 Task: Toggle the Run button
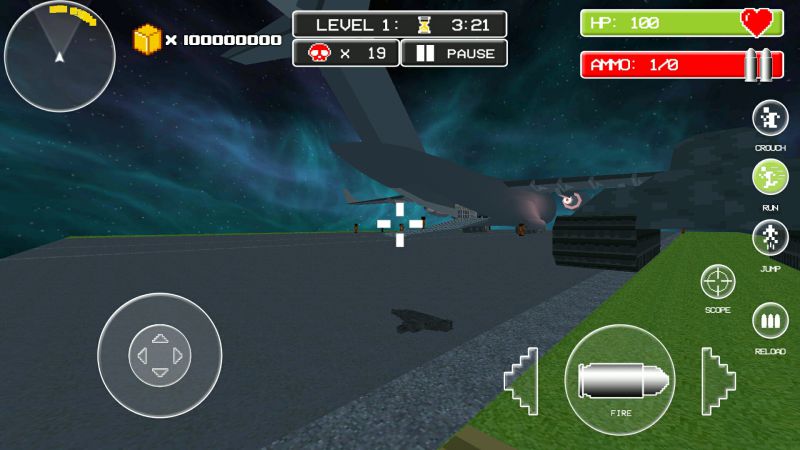pyautogui.click(x=770, y=179)
